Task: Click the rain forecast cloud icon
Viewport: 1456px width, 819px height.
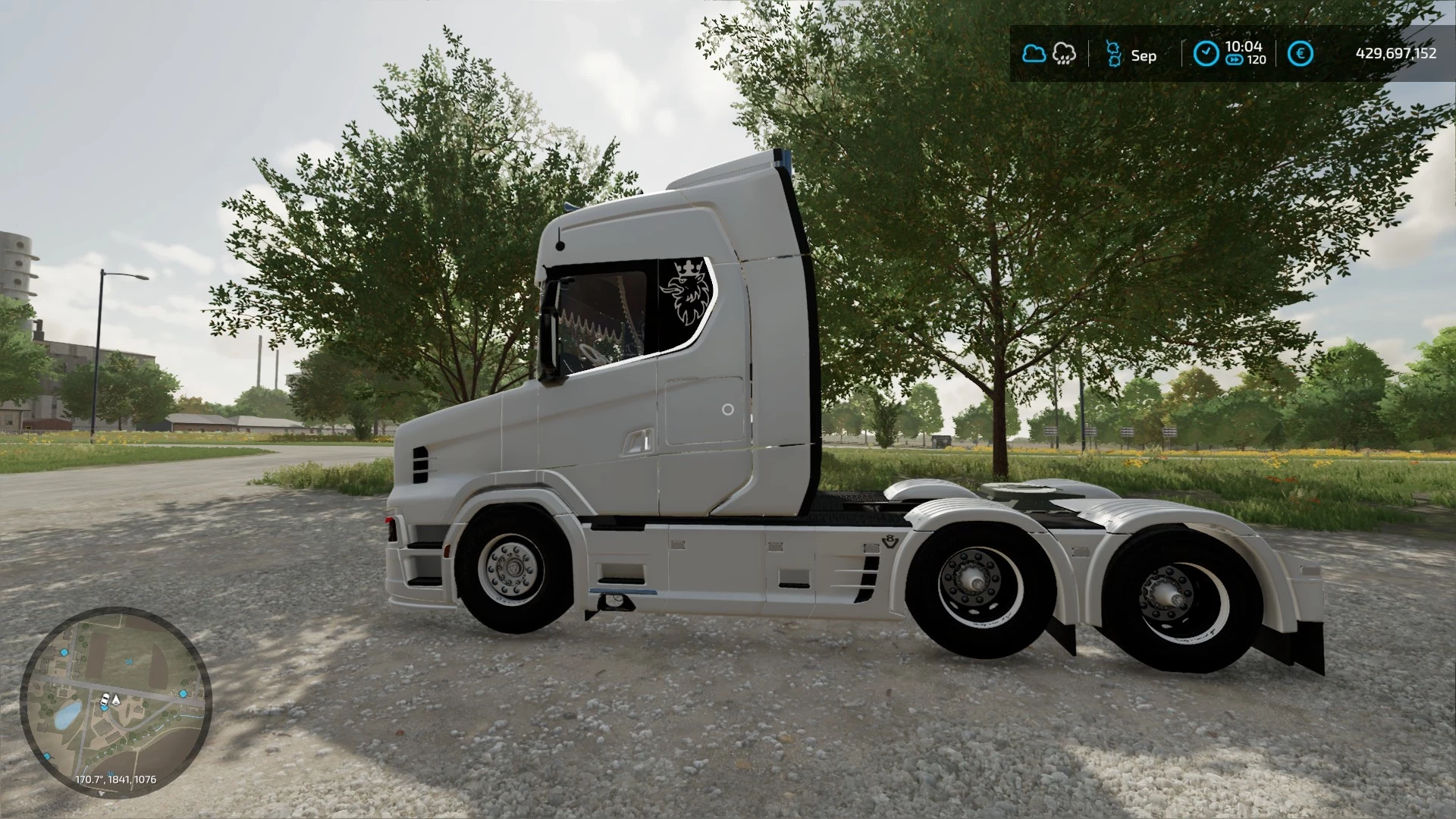Action: click(1064, 54)
